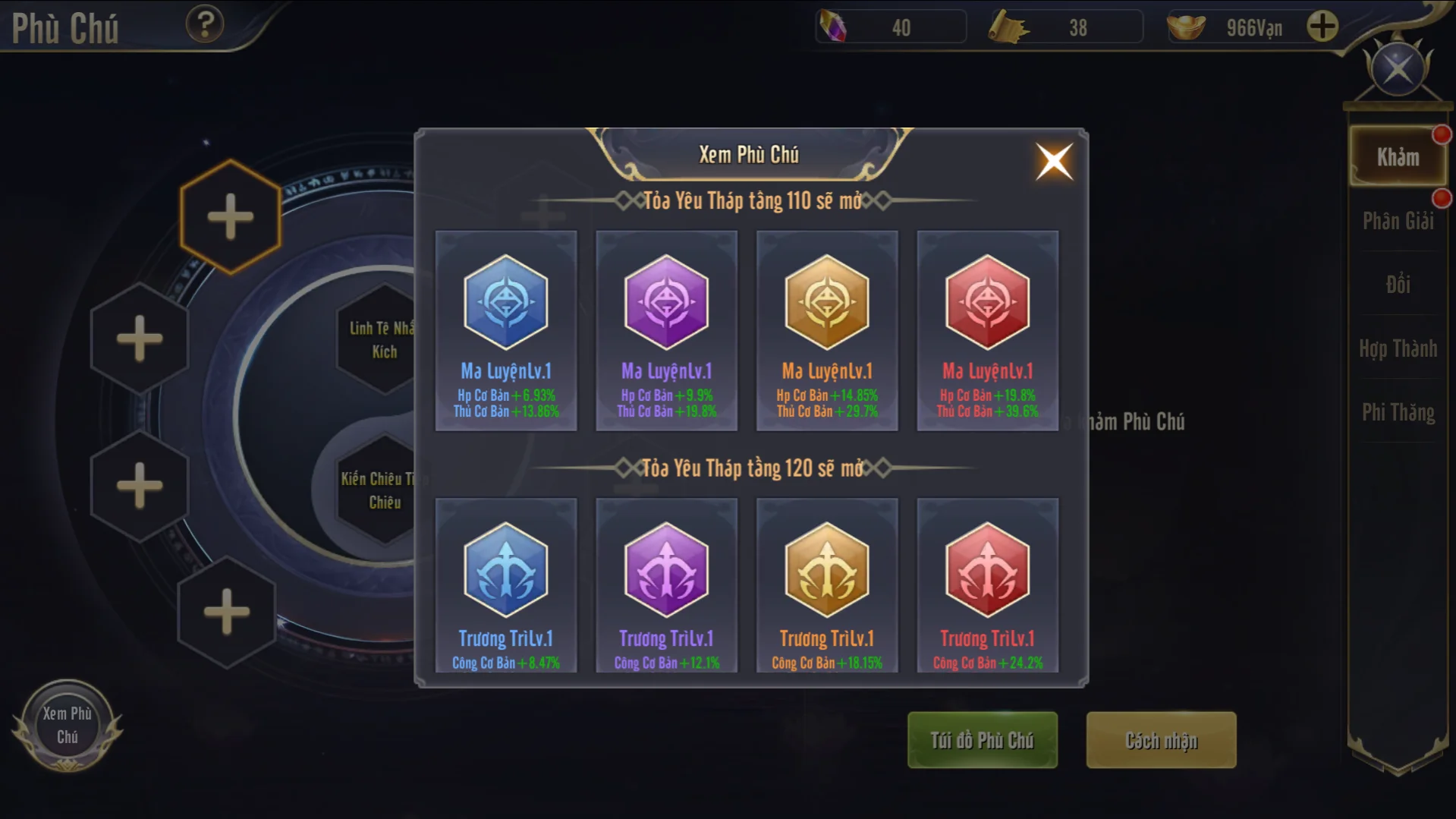Open Túi đồ Phù Chú bag
Image resolution: width=1456 pixels, height=819 pixels.
pyautogui.click(x=982, y=740)
